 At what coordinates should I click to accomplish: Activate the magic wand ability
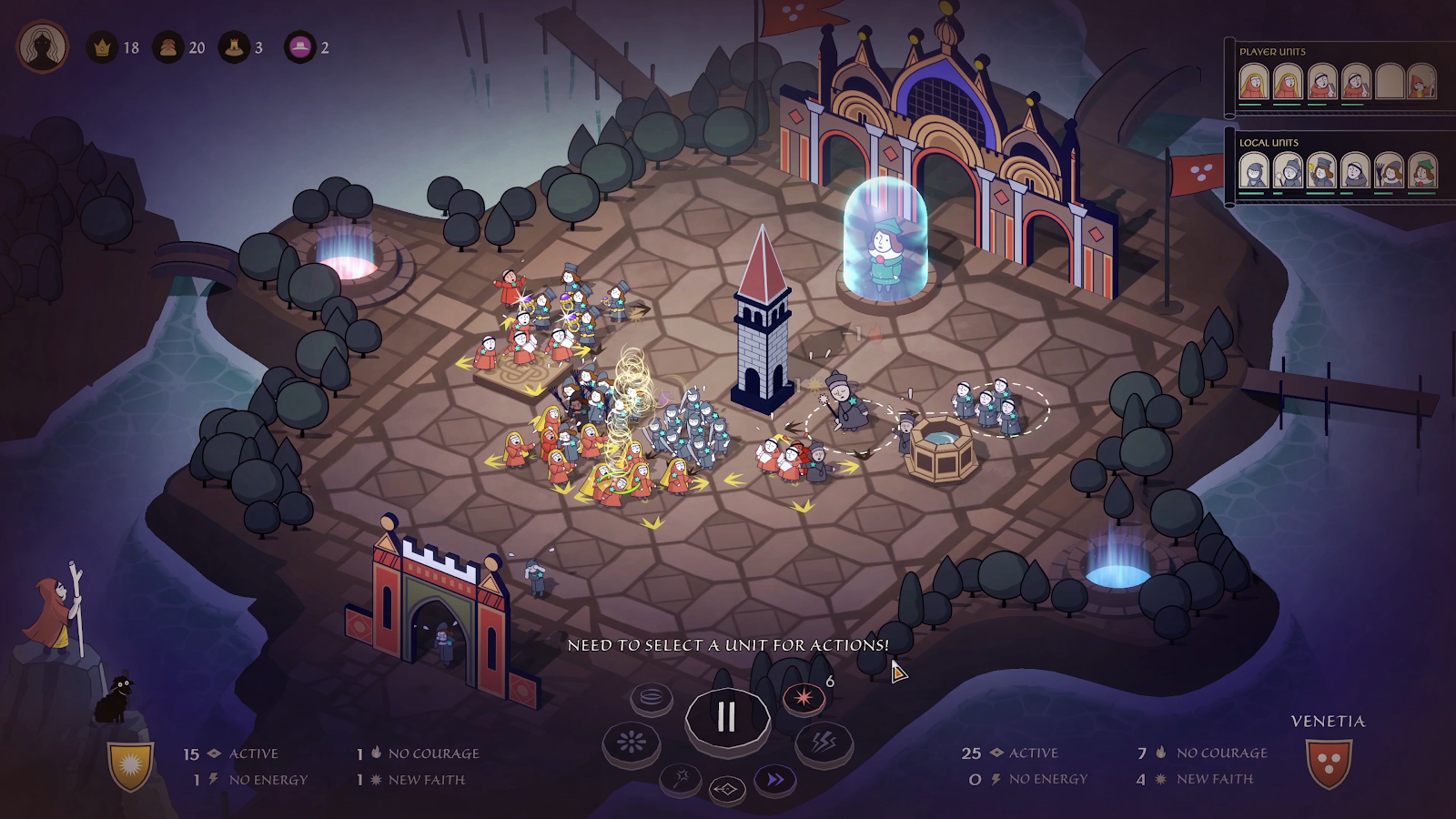click(681, 778)
